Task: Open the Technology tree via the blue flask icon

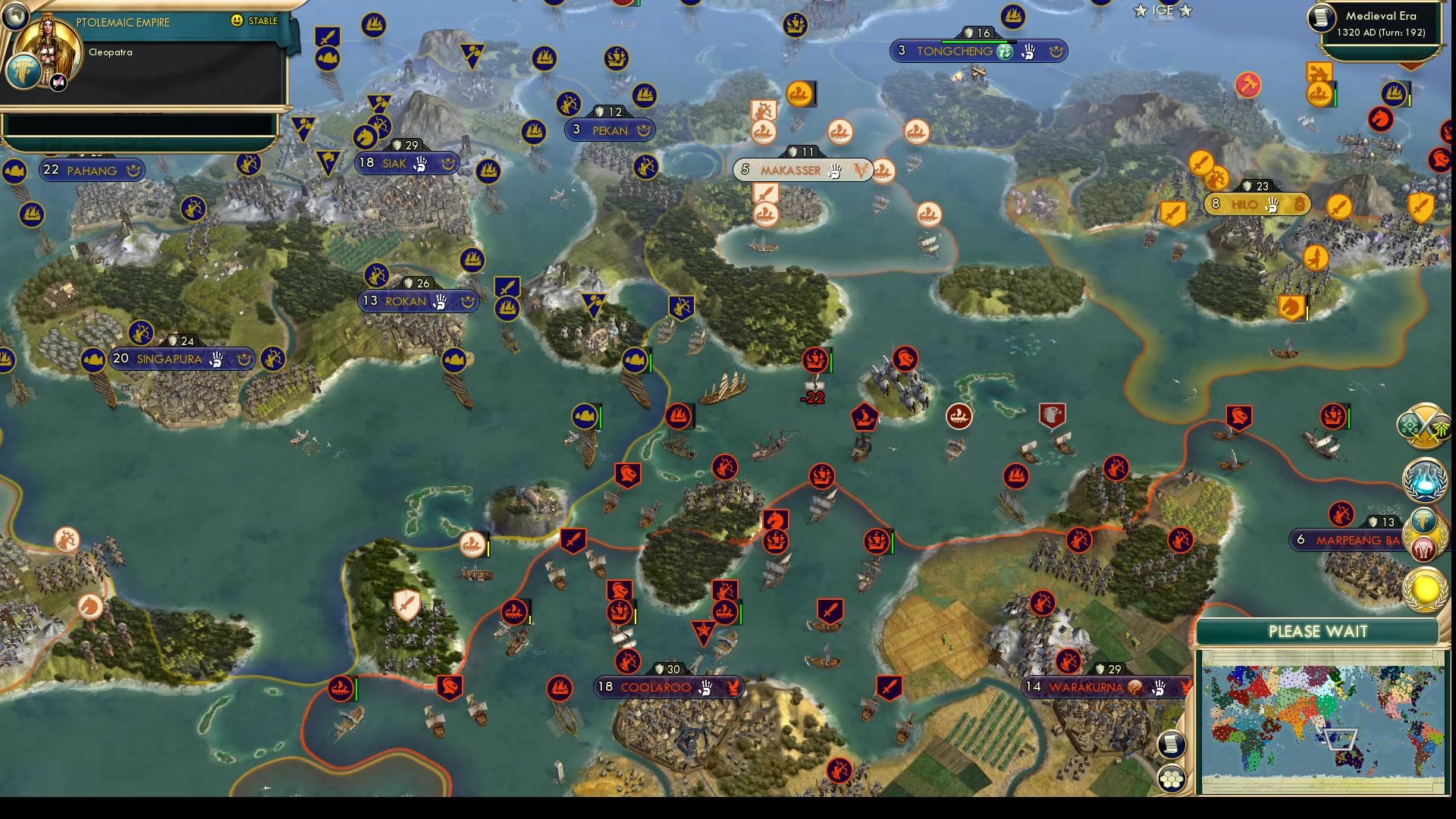Action: tap(1423, 480)
